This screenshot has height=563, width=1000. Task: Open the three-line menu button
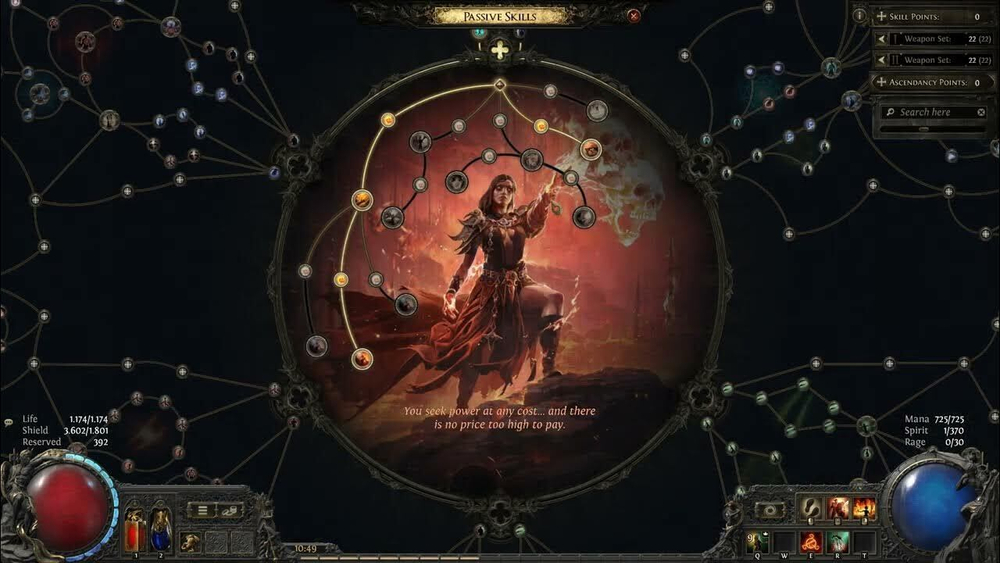coord(203,510)
